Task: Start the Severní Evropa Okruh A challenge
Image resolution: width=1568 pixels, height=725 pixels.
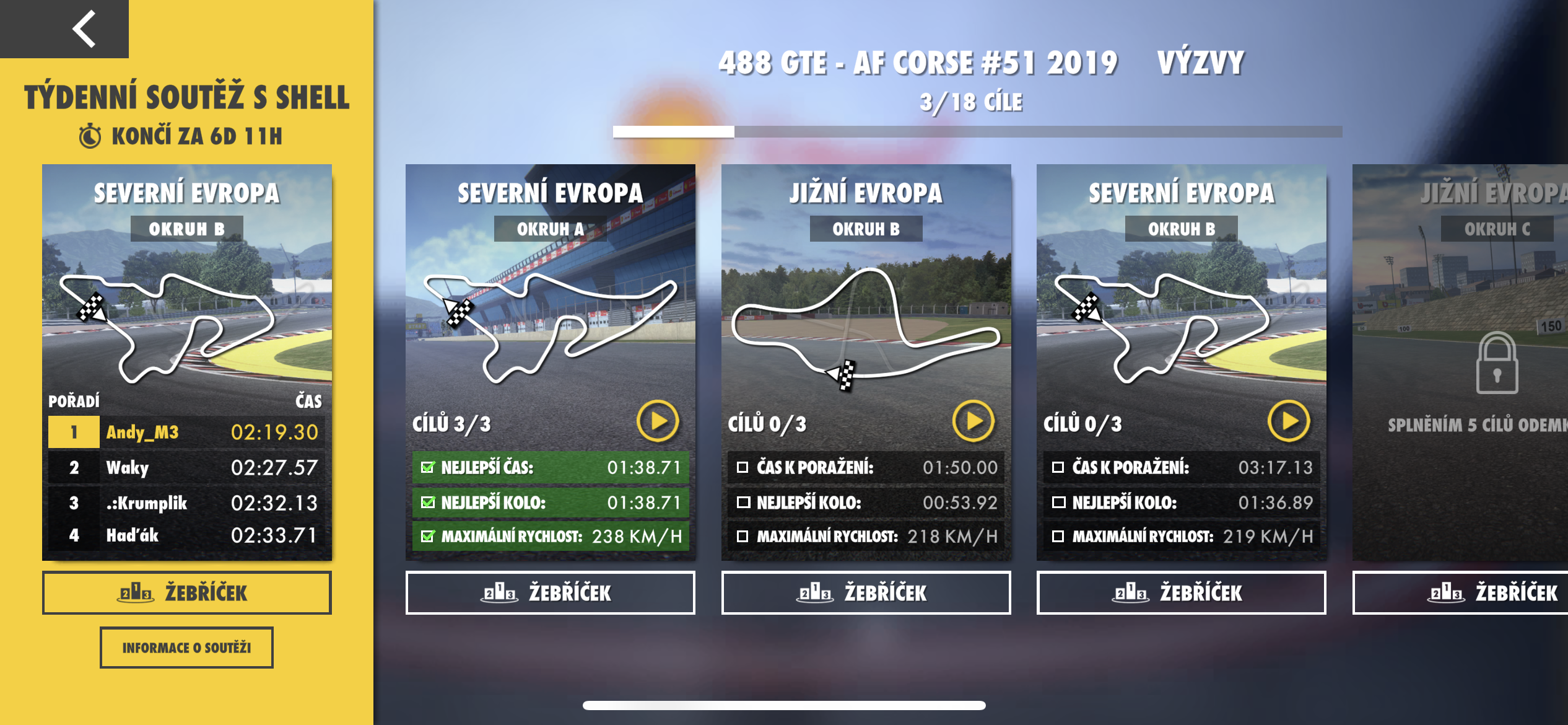Action: click(x=658, y=421)
